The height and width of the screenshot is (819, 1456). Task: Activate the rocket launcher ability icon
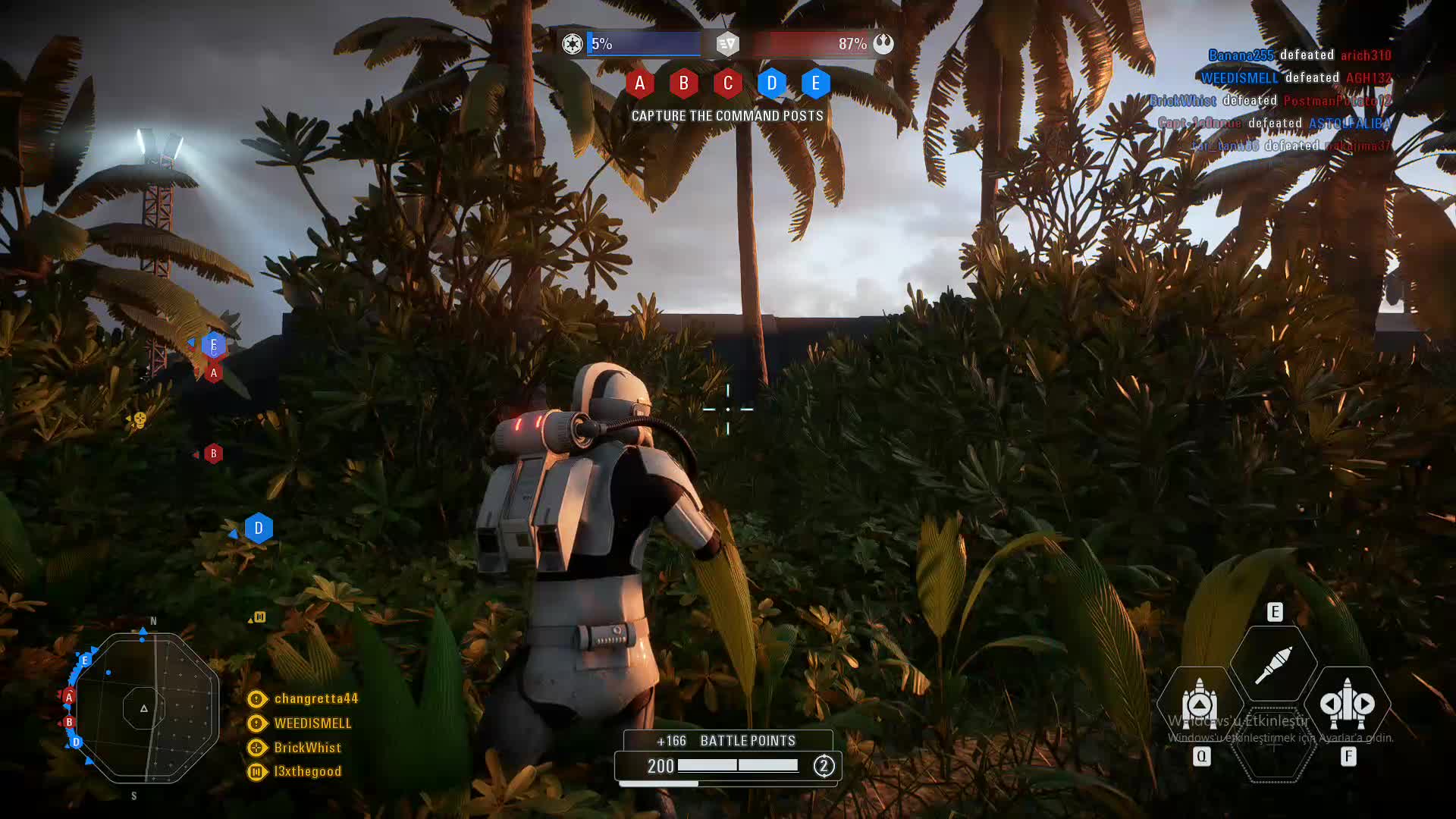tap(1273, 664)
